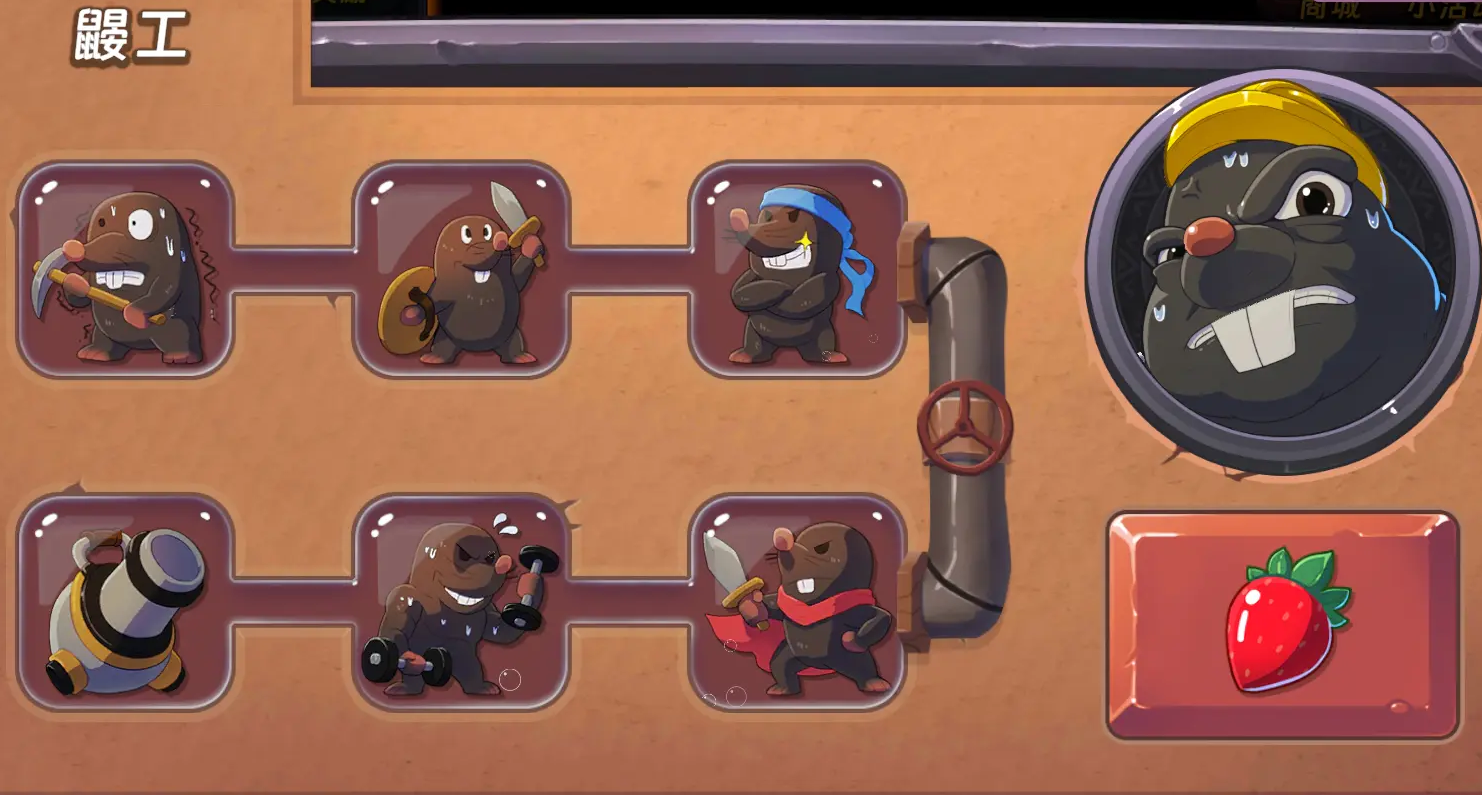1482x795 pixels.
Task: Click the strawberry button
Action: click(1283, 625)
